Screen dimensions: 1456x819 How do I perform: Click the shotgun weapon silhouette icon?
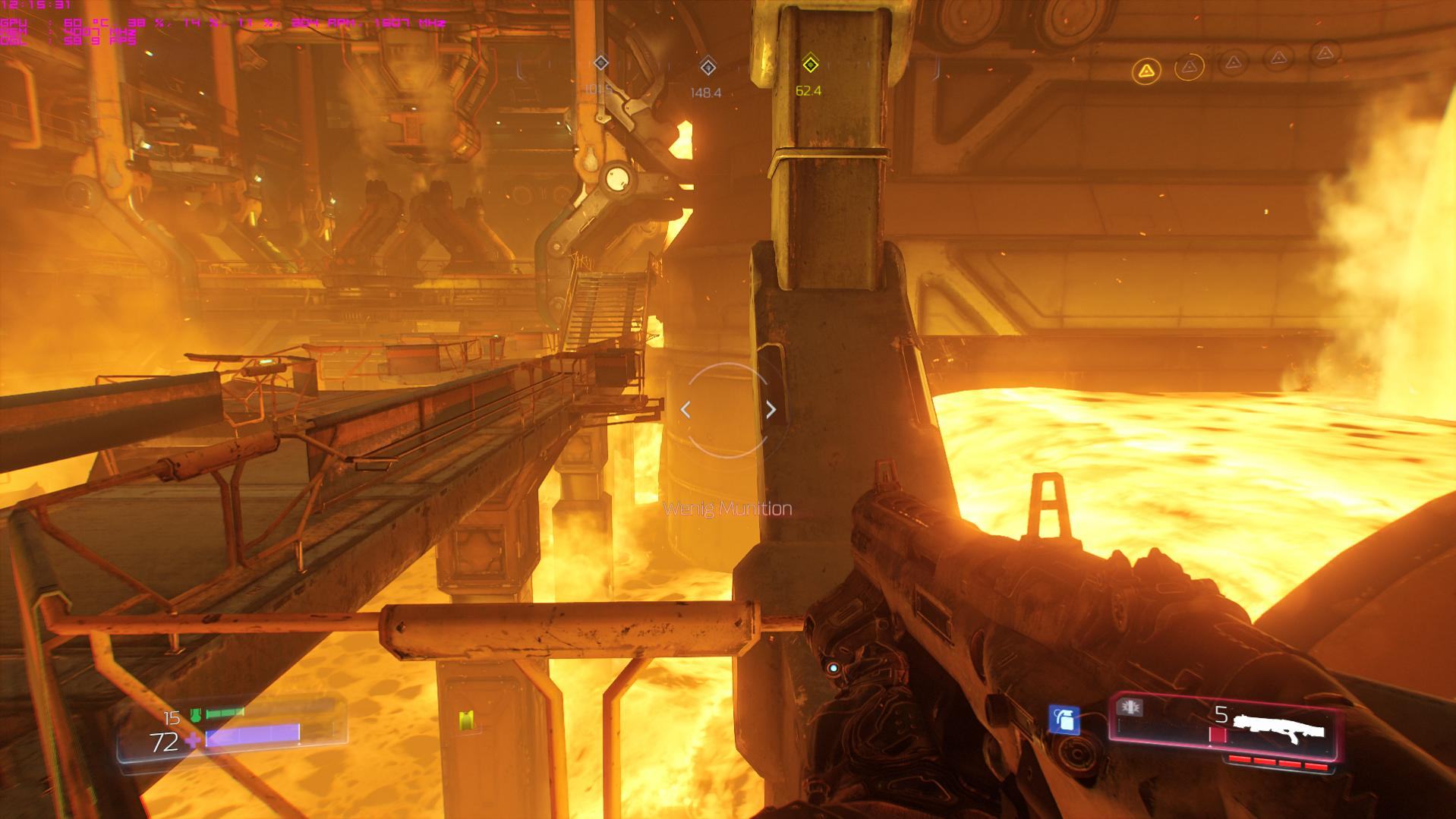pyautogui.click(x=1279, y=726)
